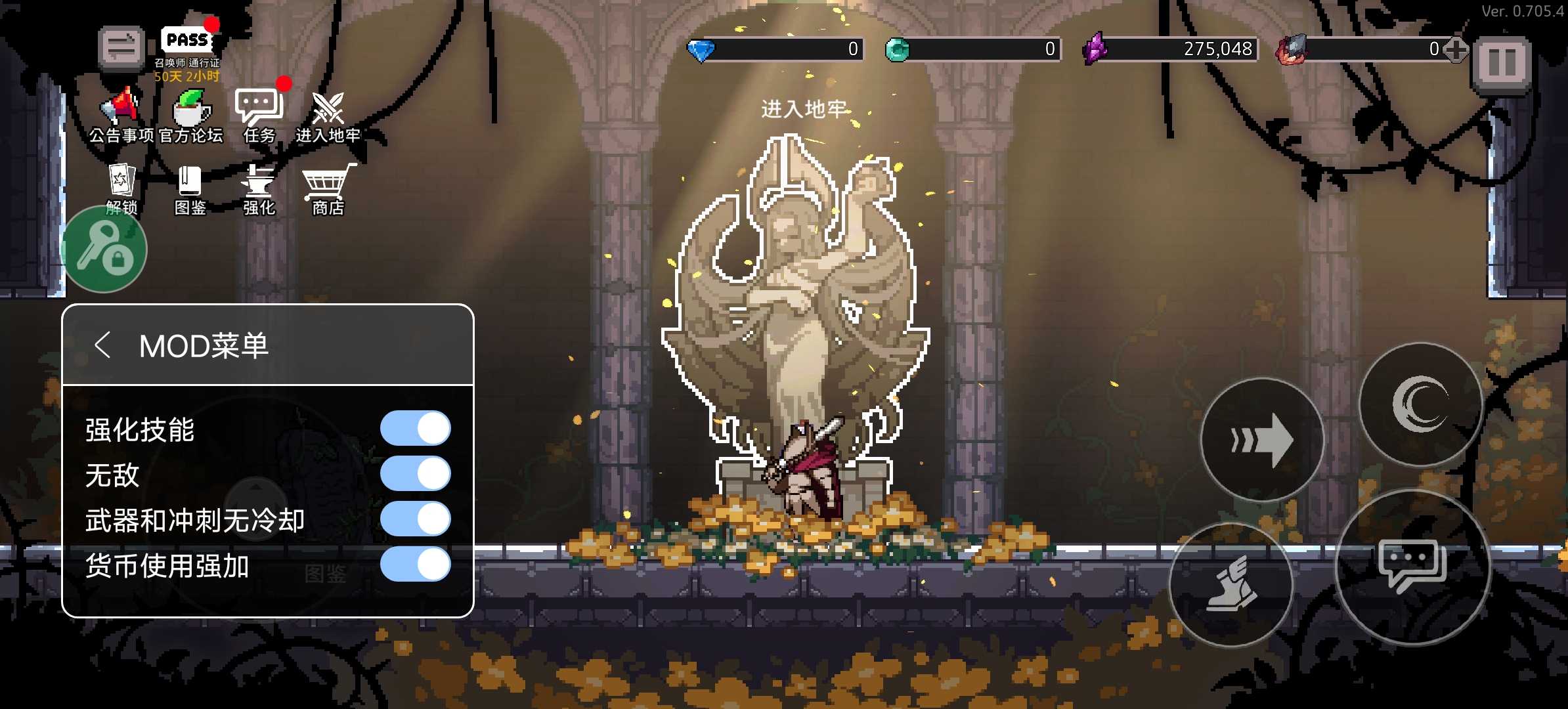Tap the green key mod overlay button
This screenshot has height=709, width=1568.
[x=104, y=249]
